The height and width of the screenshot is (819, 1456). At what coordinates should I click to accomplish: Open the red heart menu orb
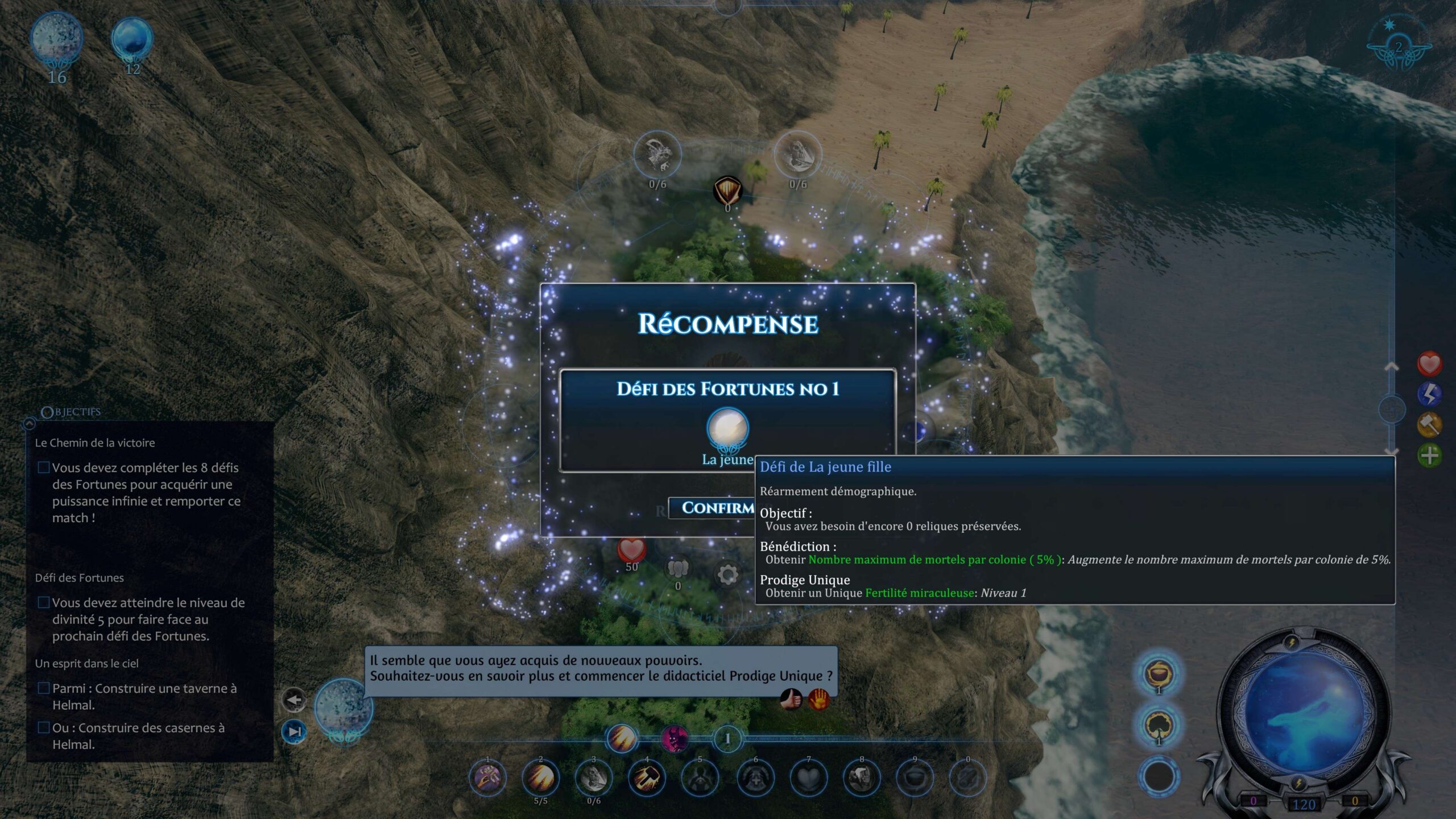click(x=1429, y=364)
